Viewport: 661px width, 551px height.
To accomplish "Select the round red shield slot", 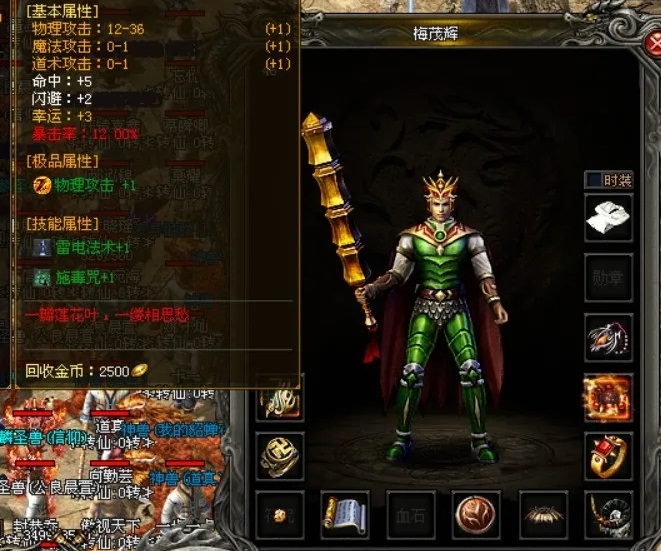I will click(x=477, y=515).
